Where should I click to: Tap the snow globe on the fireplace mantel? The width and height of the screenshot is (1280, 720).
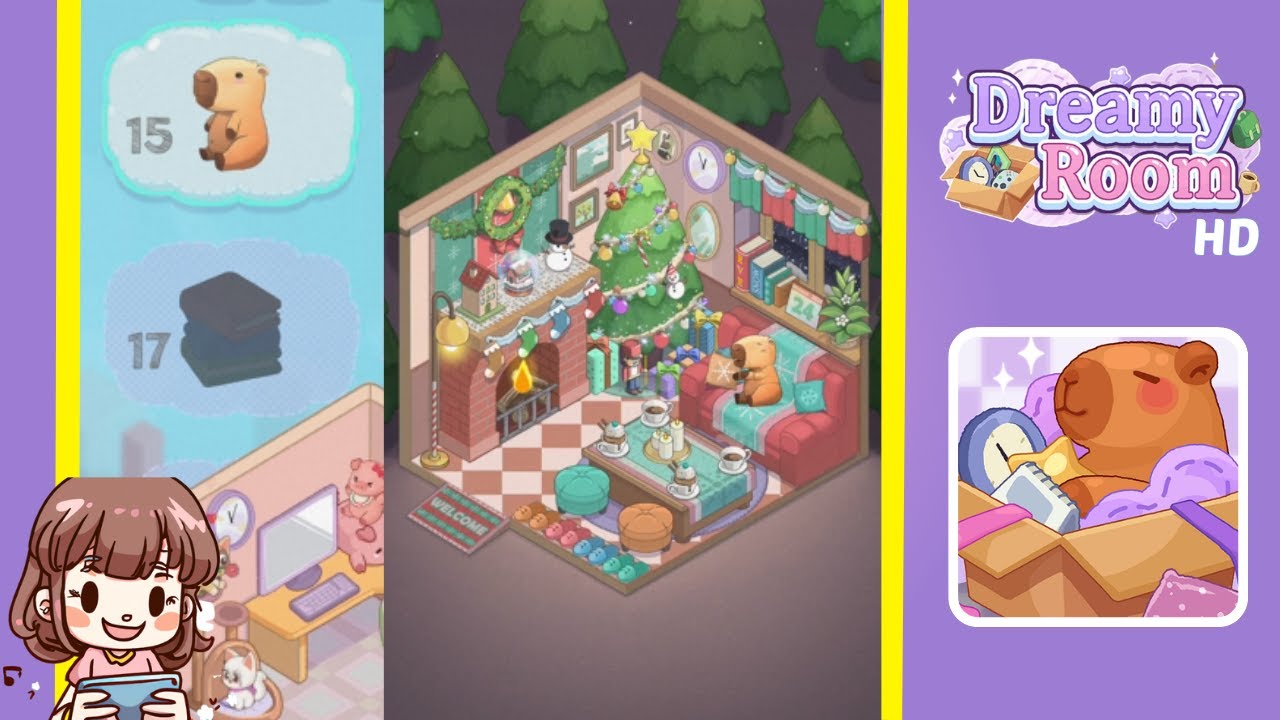pyautogui.click(x=518, y=272)
